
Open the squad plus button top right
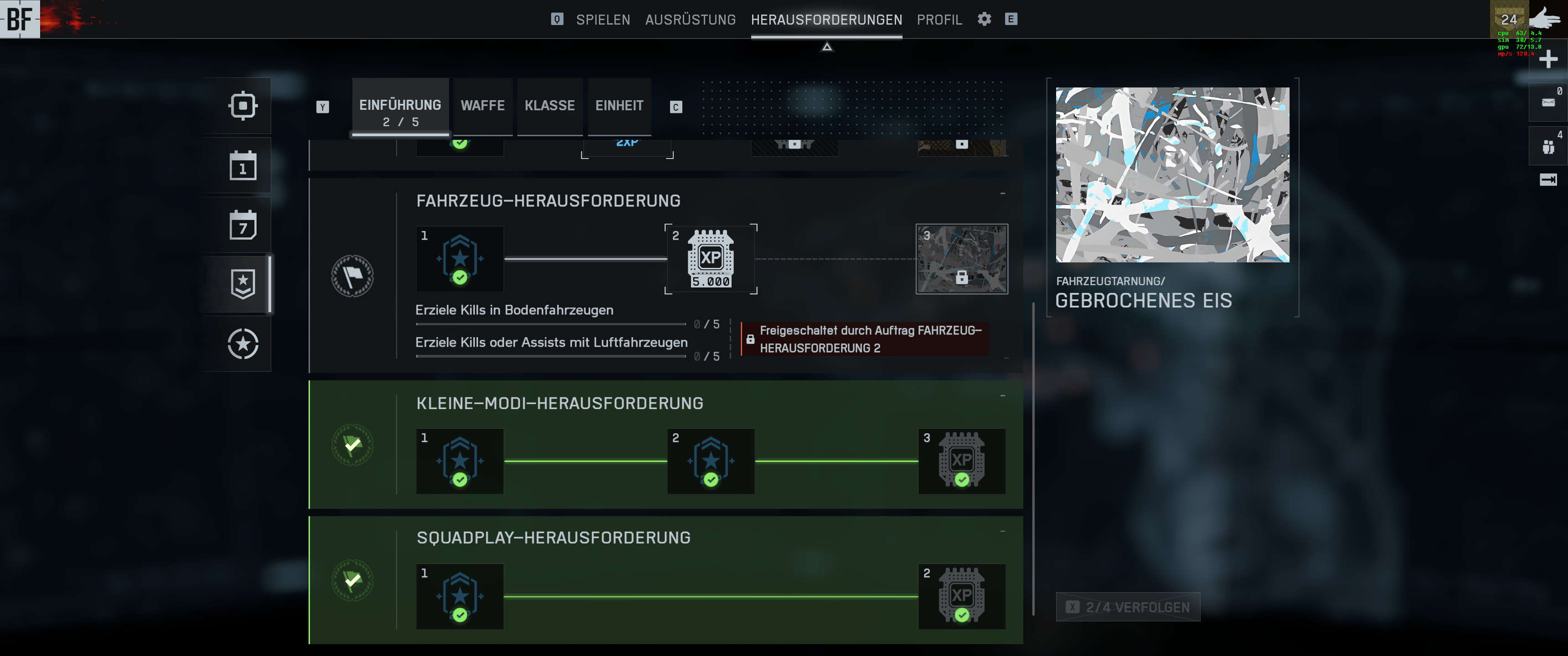(1548, 59)
